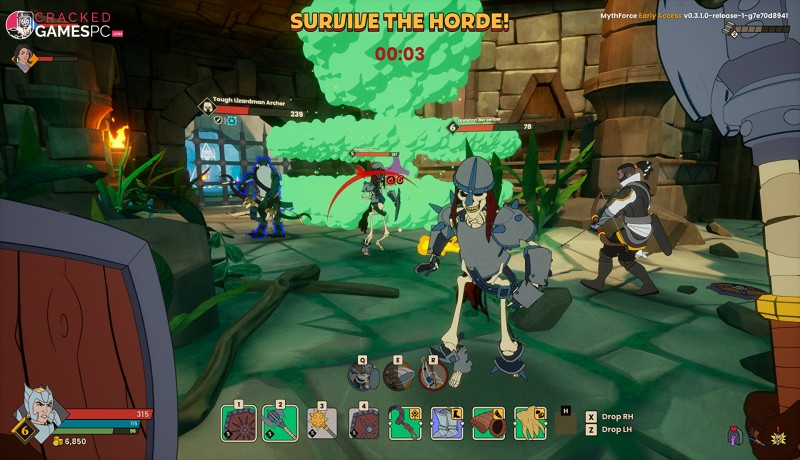Activate the shield block ability icon
Image resolution: width=800 pixels, height=460 pixels.
click(398, 375)
